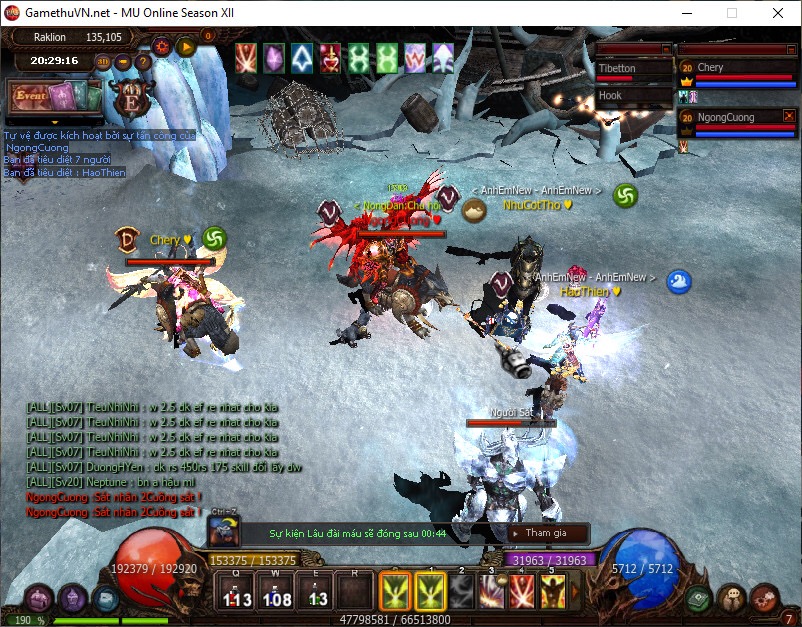Activate skill slot number 5
Image resolution: width=802 pixels, height=627 pixels.
point(553,591)
